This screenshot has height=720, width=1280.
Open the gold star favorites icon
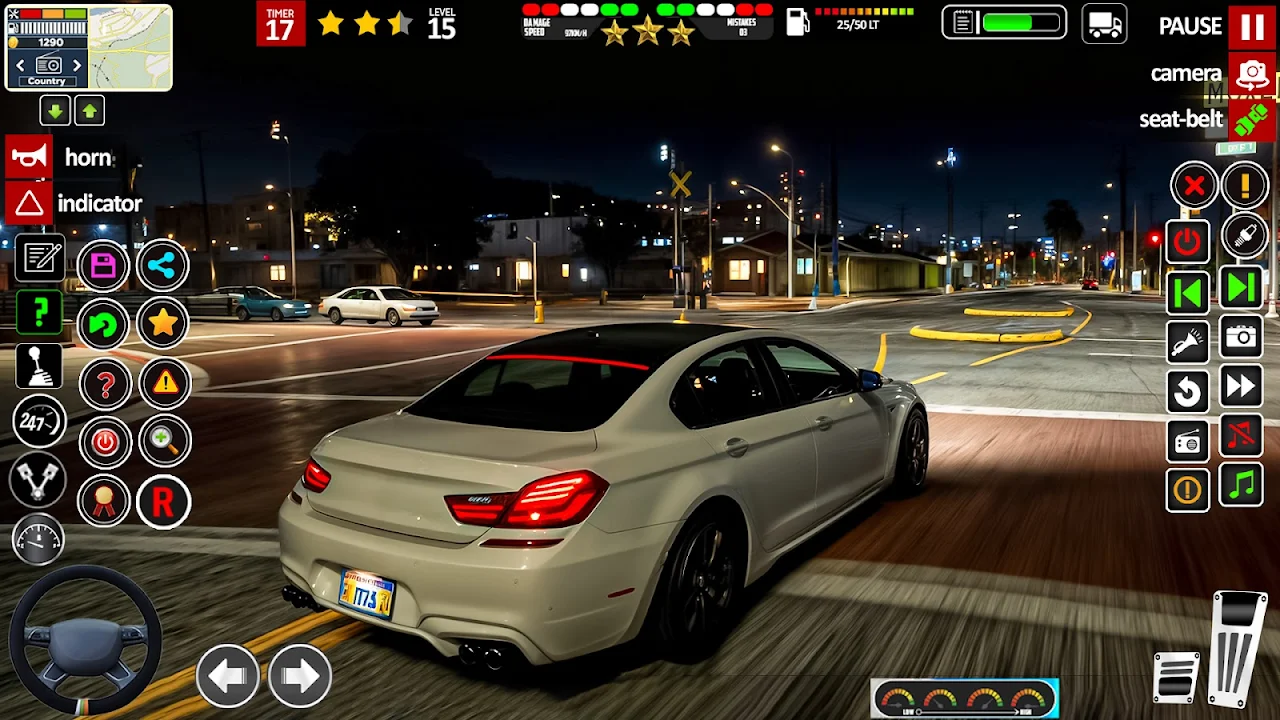click(x=162, y=322)
